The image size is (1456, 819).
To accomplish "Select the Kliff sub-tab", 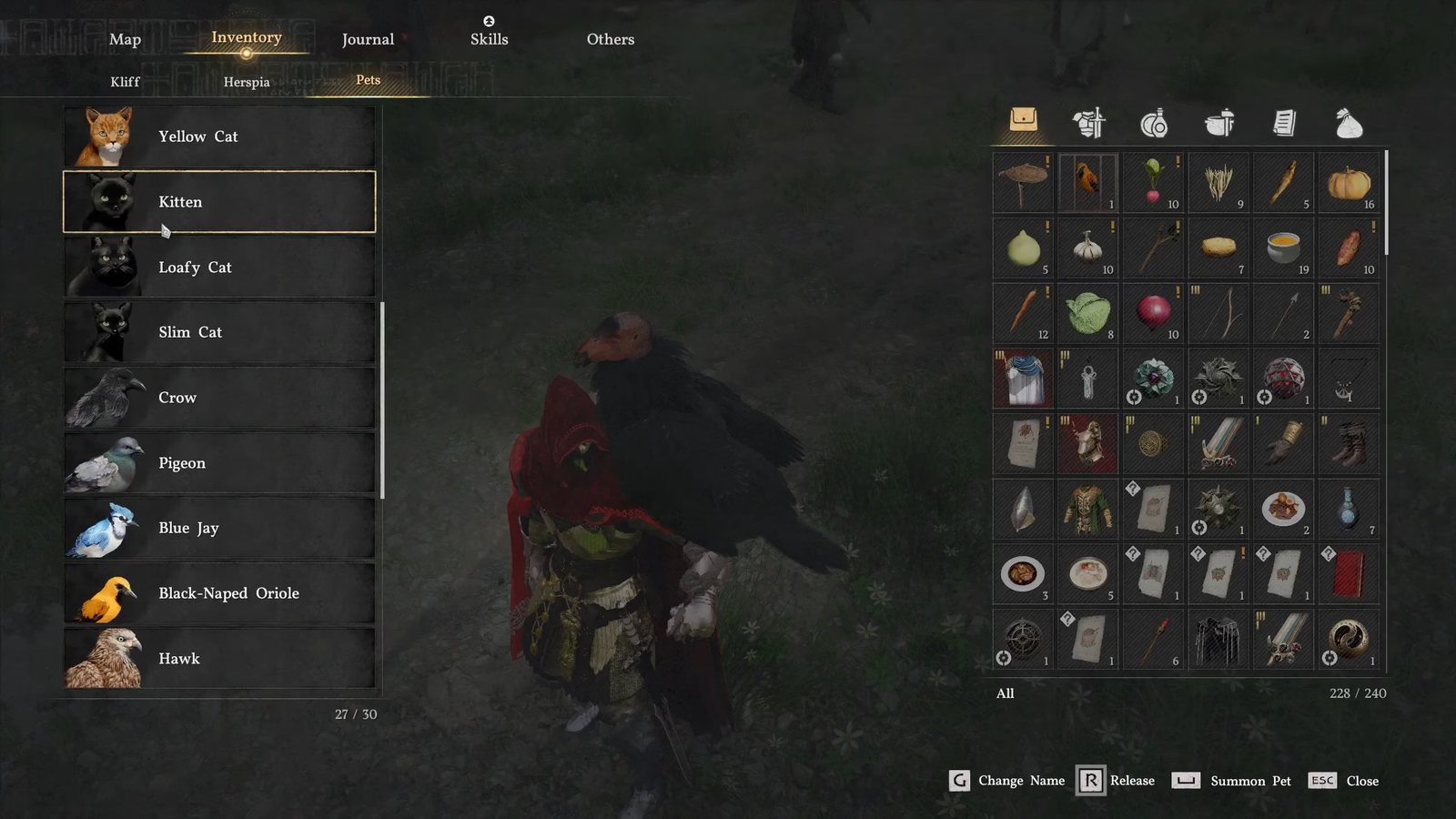I will 125,82.
